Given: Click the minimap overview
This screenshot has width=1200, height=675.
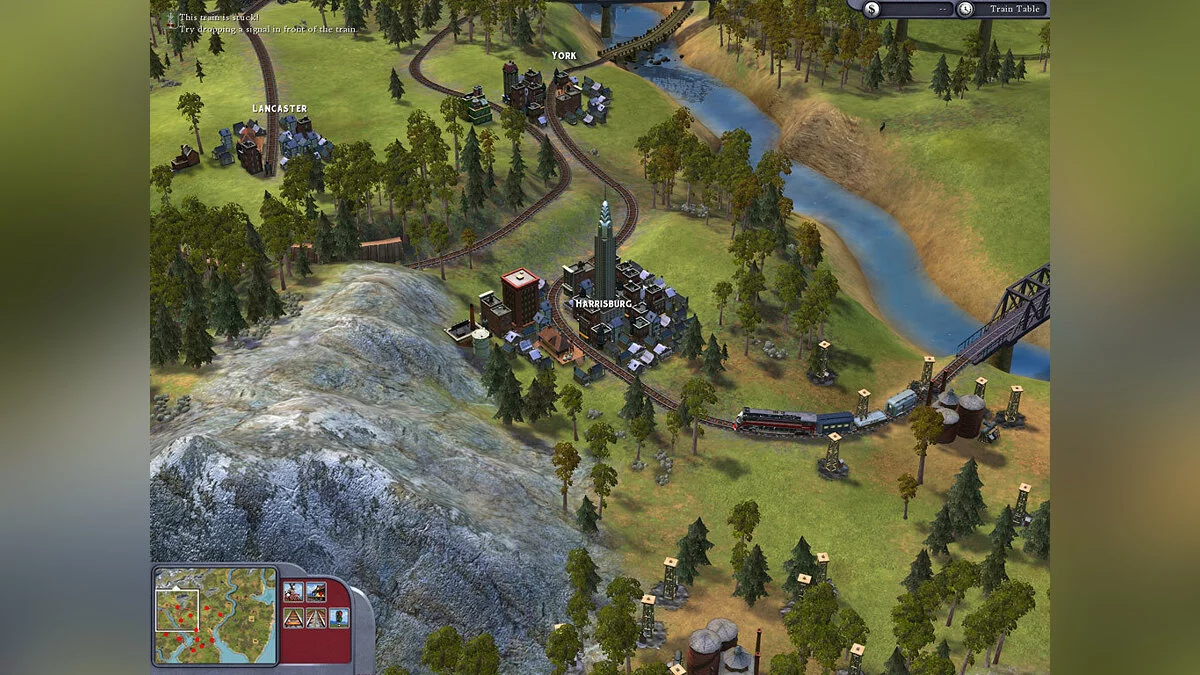Looking at the screenshot, I should [x=215, y=615].
